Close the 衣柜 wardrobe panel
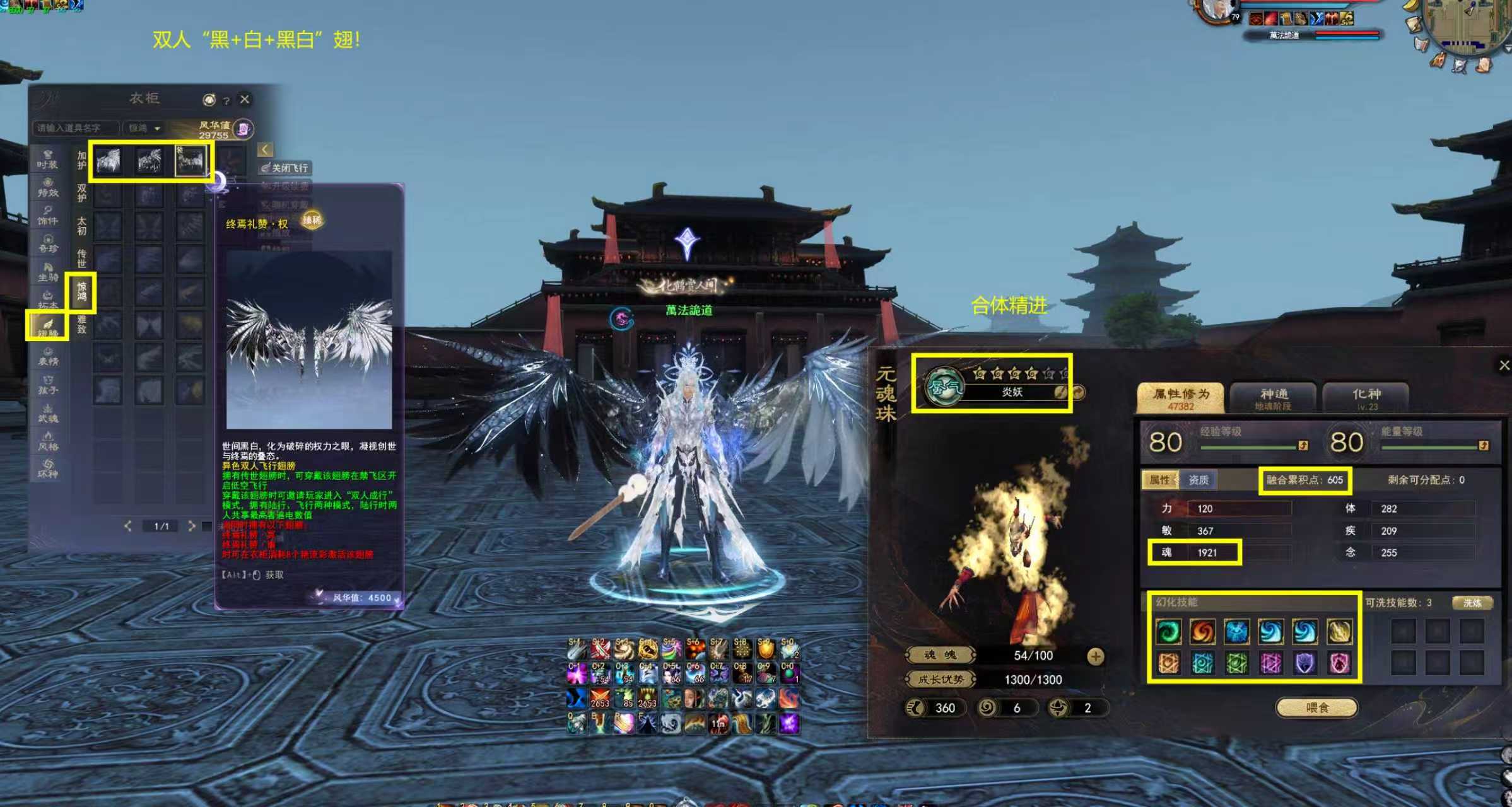 pyautogui.click(x=245, y=99)
